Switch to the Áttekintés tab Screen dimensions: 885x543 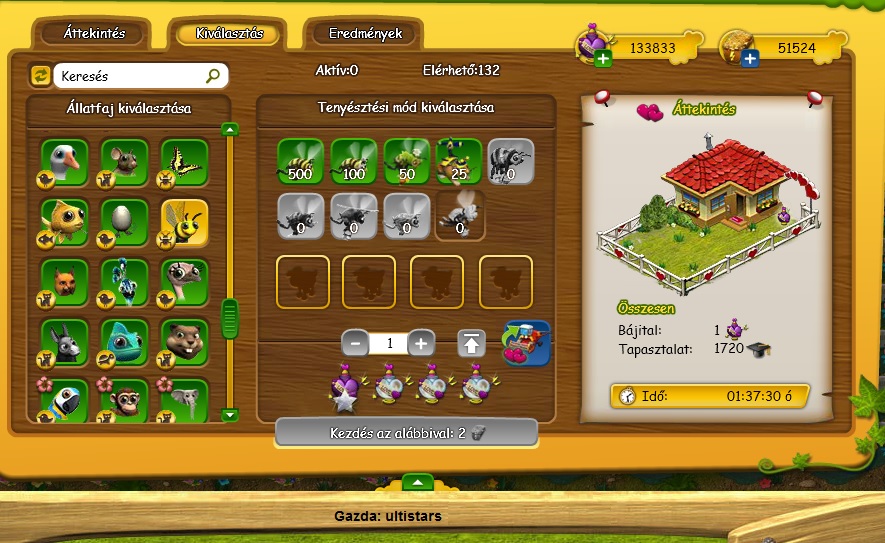(x=93, y=33)
